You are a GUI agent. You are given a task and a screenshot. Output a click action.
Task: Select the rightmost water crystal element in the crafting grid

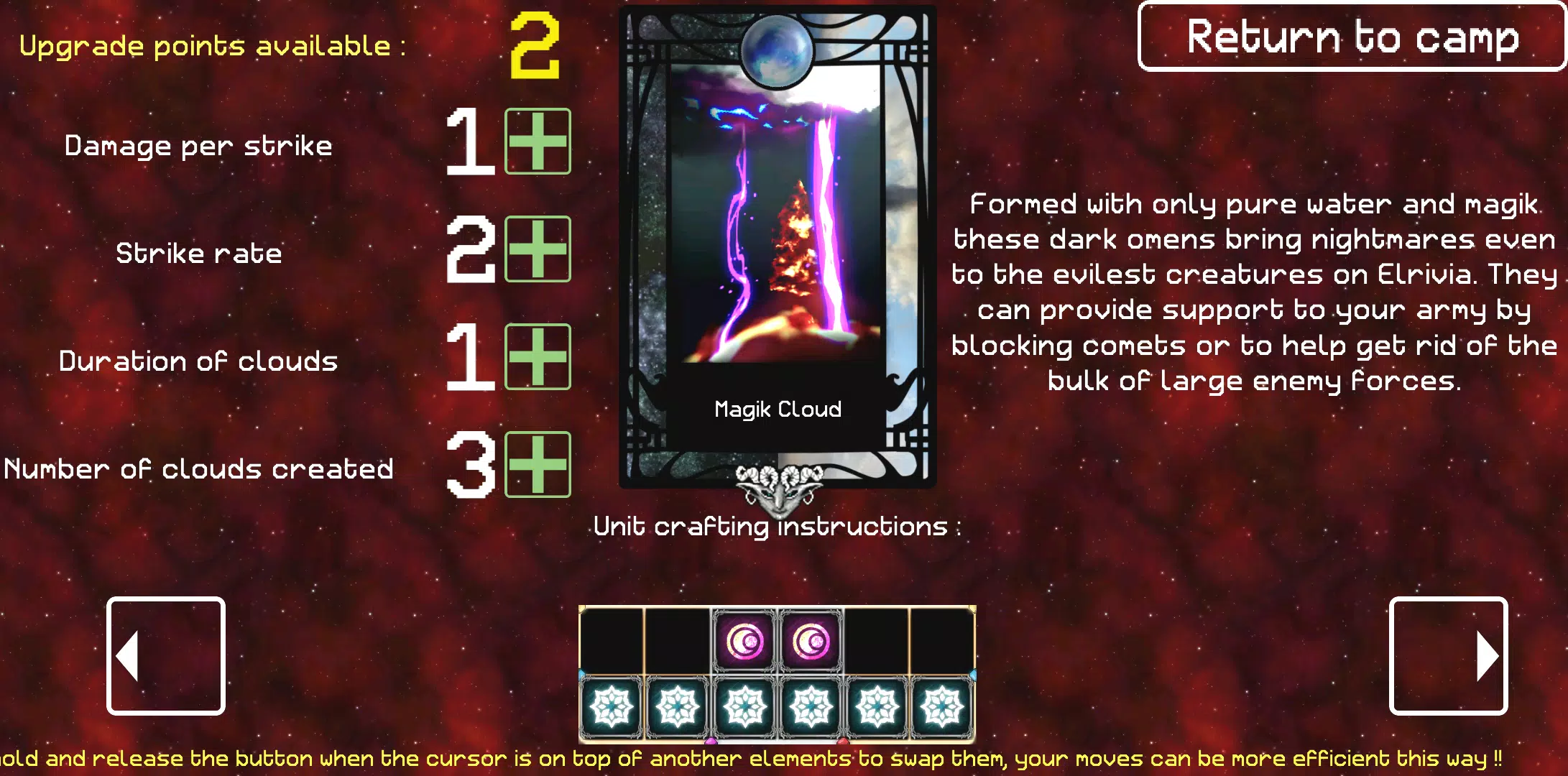(944, 707)
